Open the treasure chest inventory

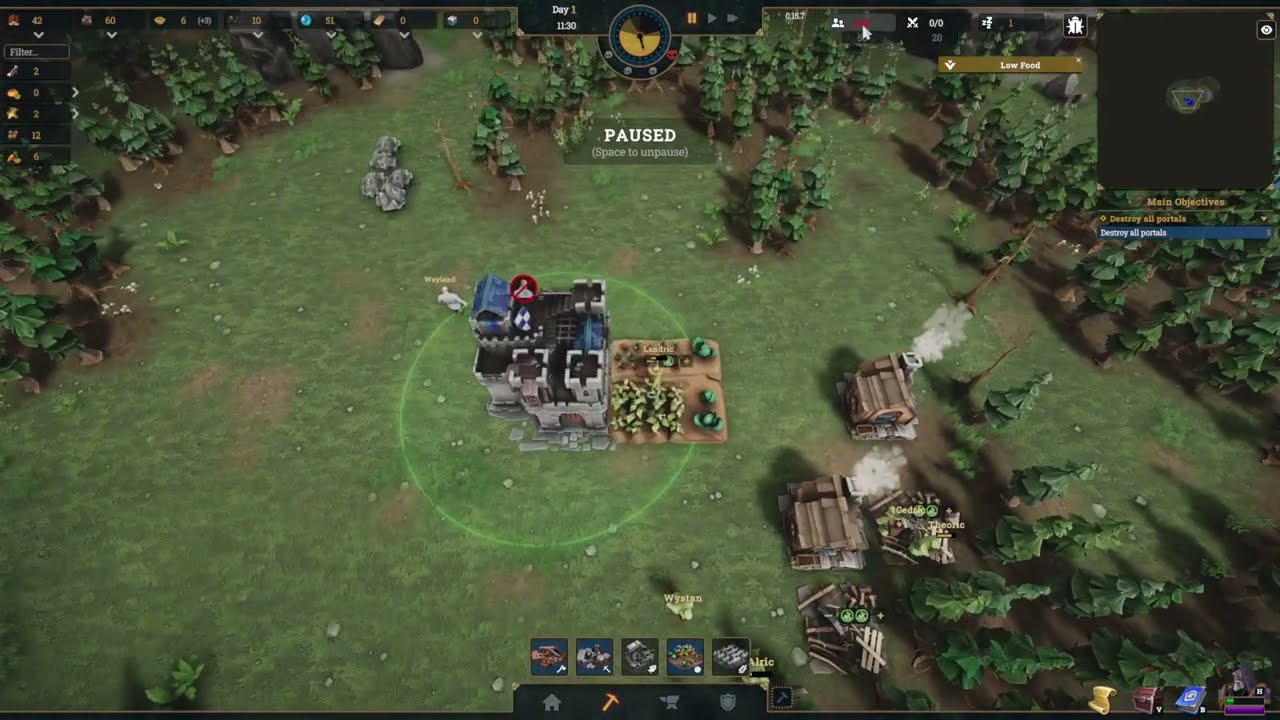[x=1146, y=700]
